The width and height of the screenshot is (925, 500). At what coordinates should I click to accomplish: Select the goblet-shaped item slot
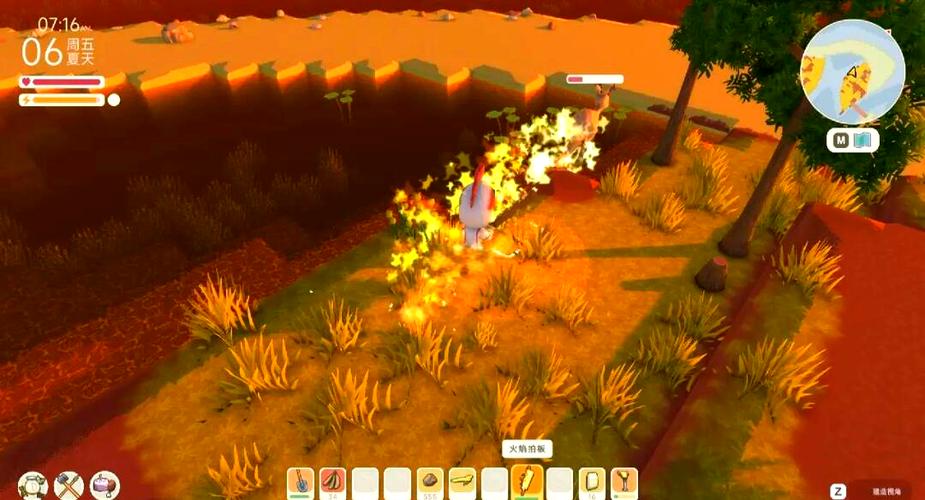tap(624, 482)
